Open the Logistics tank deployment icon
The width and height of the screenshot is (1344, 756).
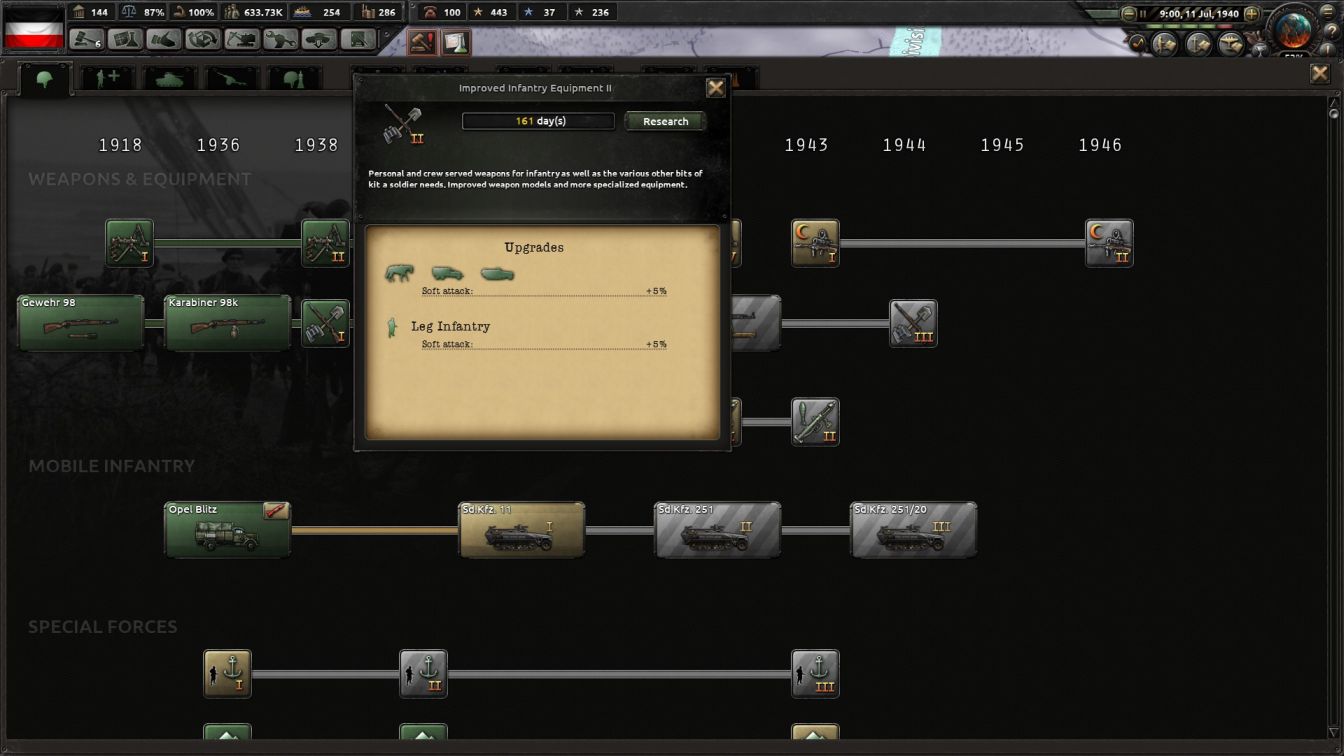point(319,38)
